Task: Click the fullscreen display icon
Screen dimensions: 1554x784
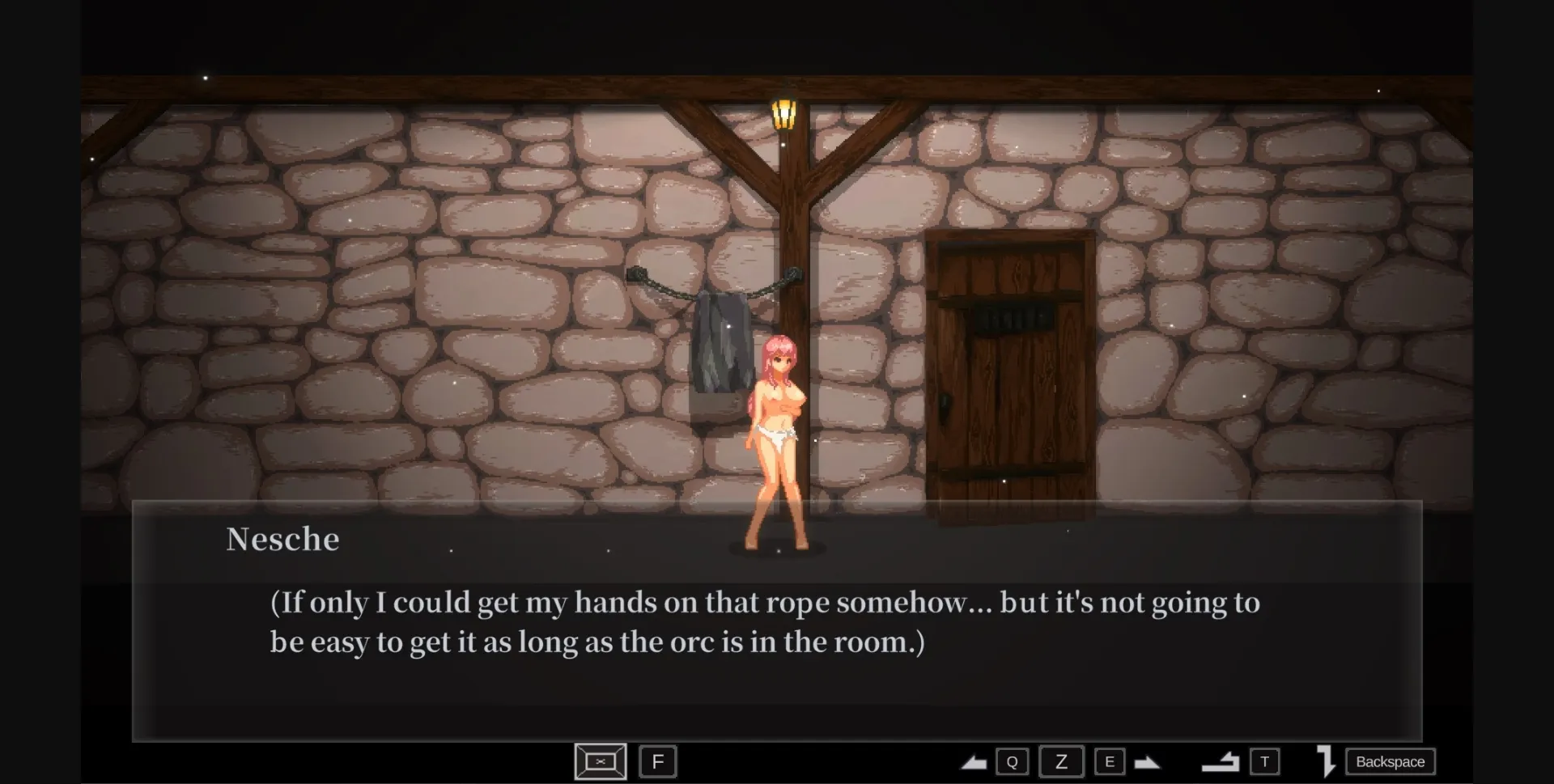Action: [x=599, y=761]
